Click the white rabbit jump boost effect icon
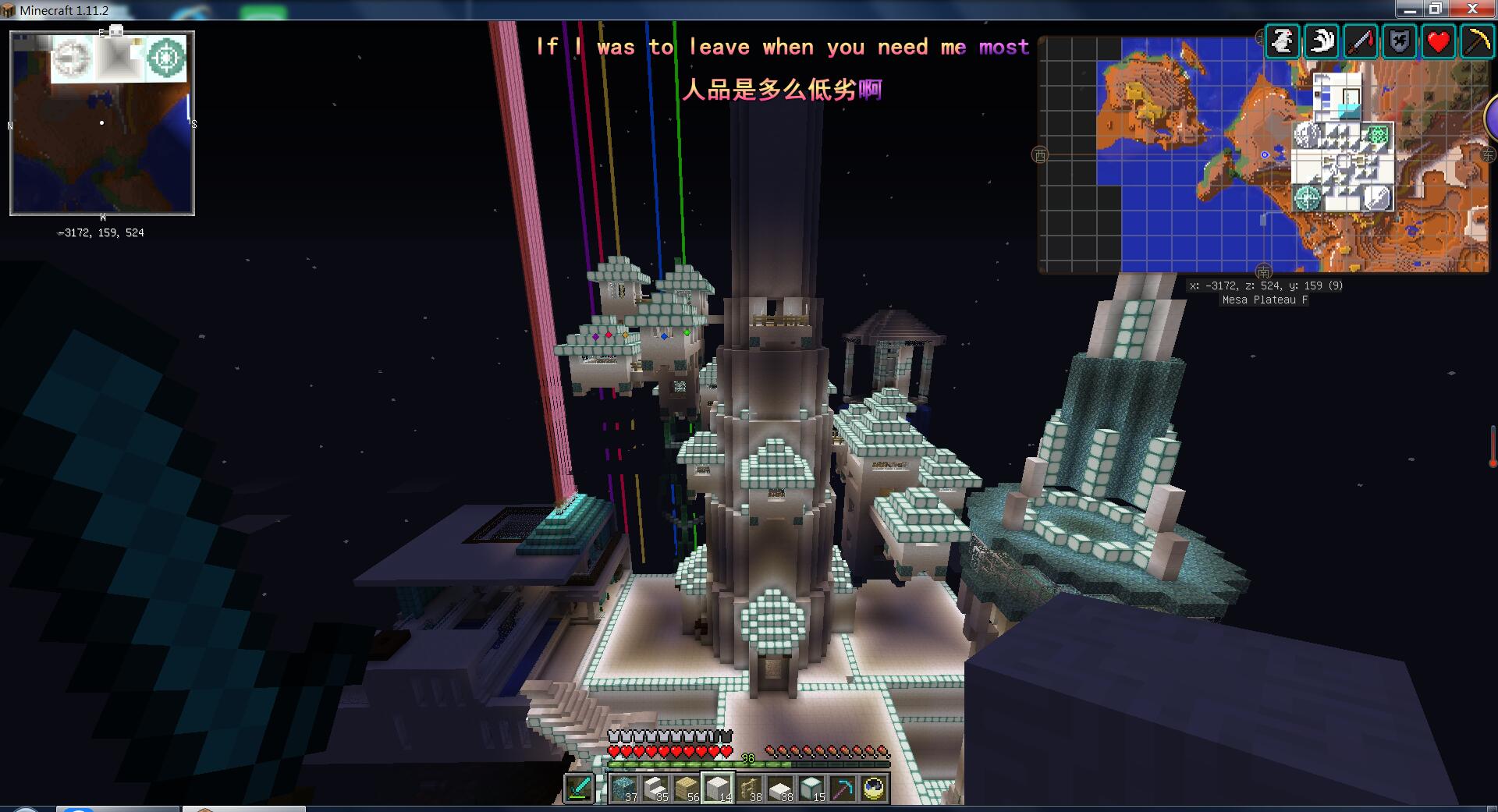 (x=1283, y=41)
